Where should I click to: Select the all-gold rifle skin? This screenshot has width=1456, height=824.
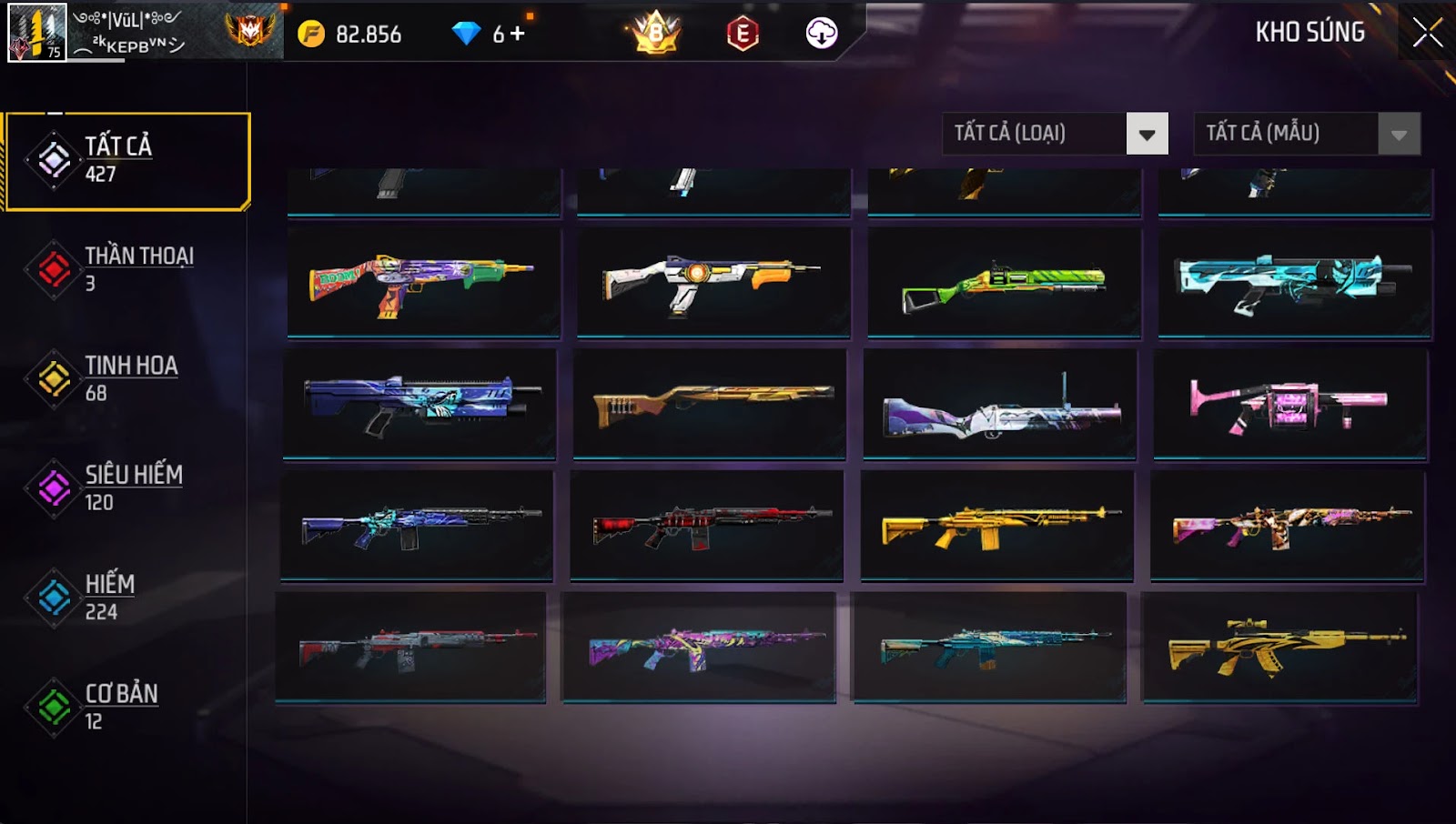click(997, 526)
